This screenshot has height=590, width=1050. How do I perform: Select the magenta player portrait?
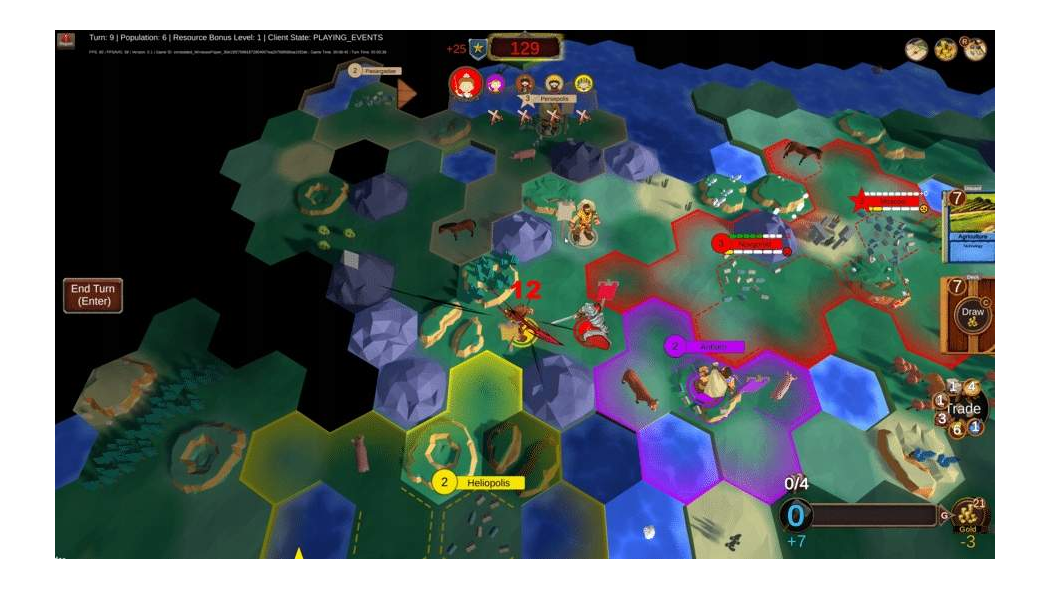[x=495, y=84]
